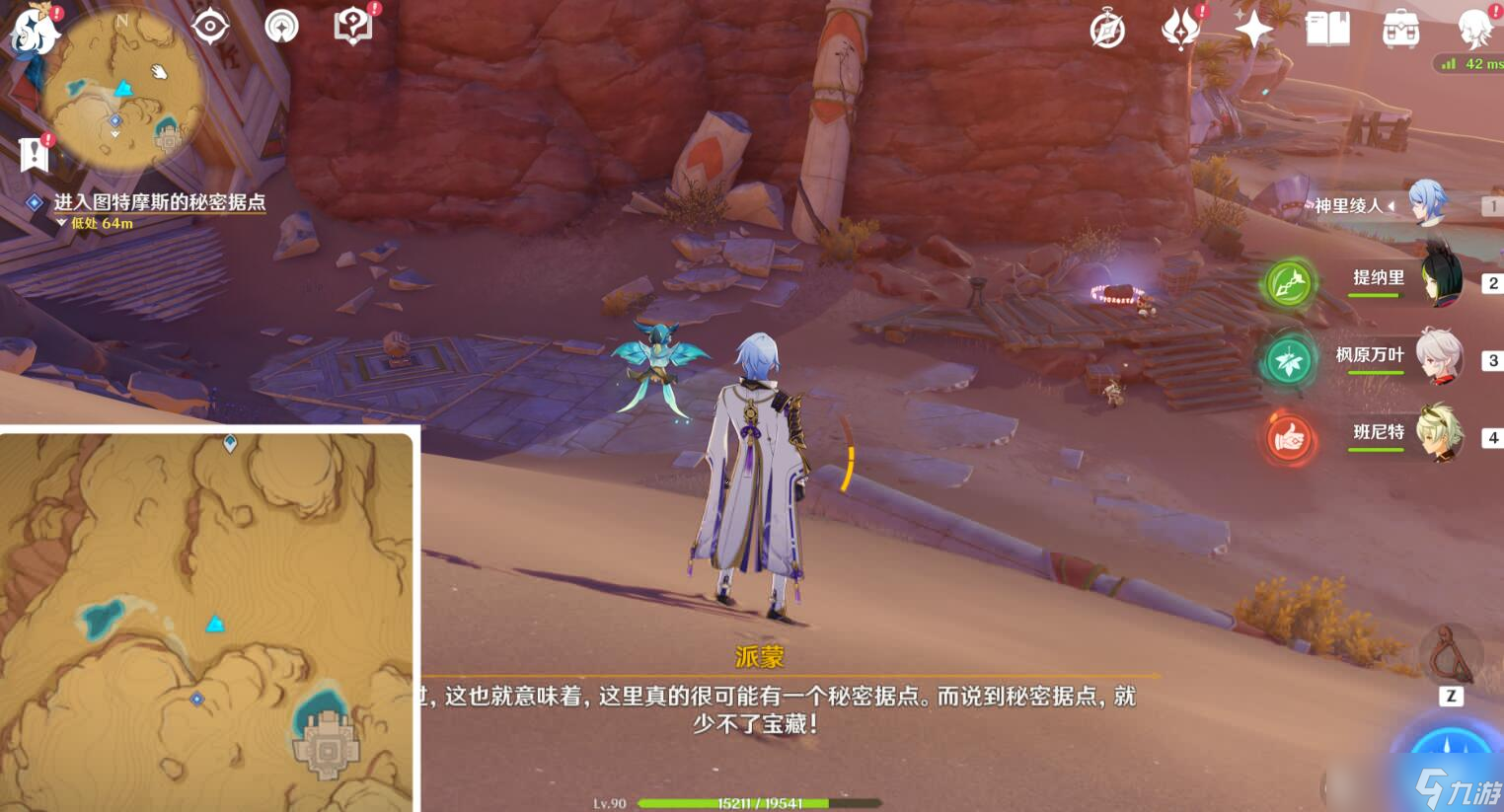The image size is (1504, 812).
Task: Open the backpack inventory icon
Action: click(x=1399, y=29)
